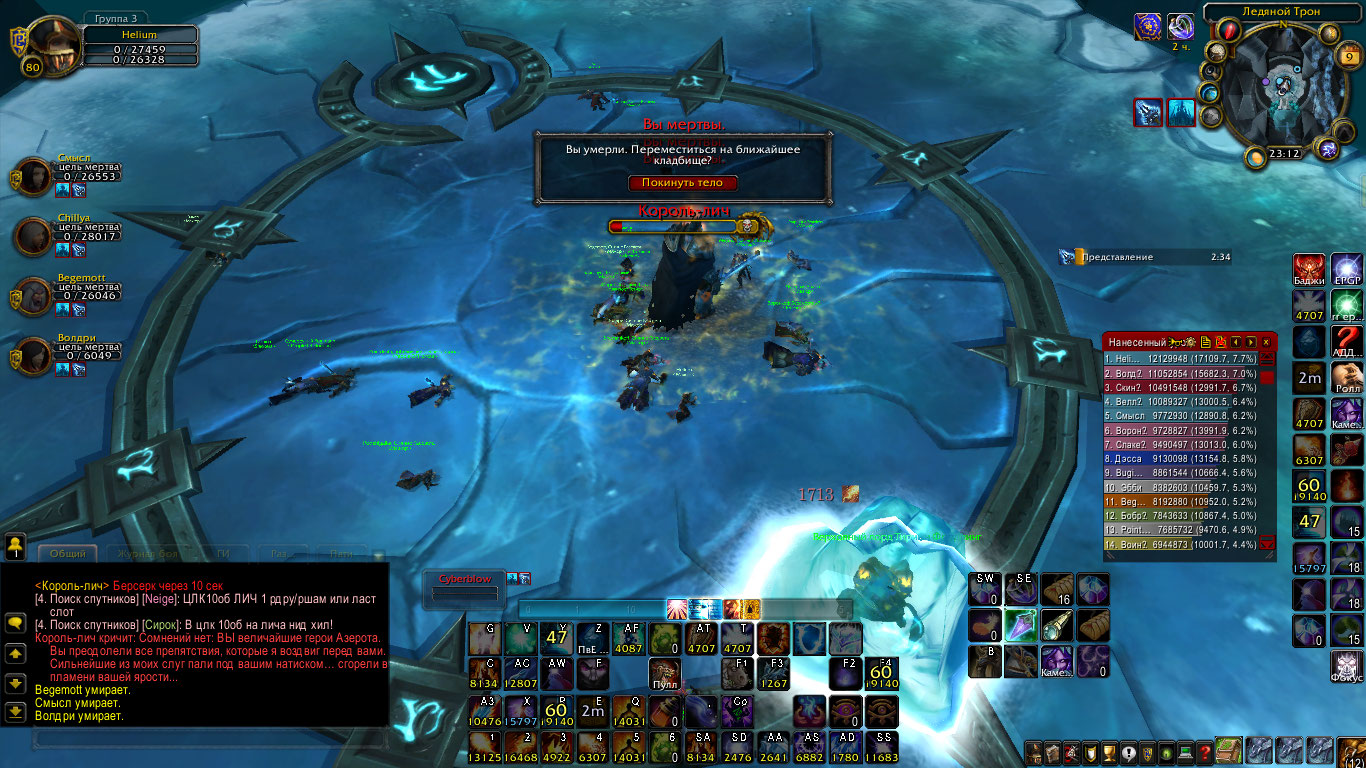Click the "Фокус" skull macro button

coord(1346,665)
